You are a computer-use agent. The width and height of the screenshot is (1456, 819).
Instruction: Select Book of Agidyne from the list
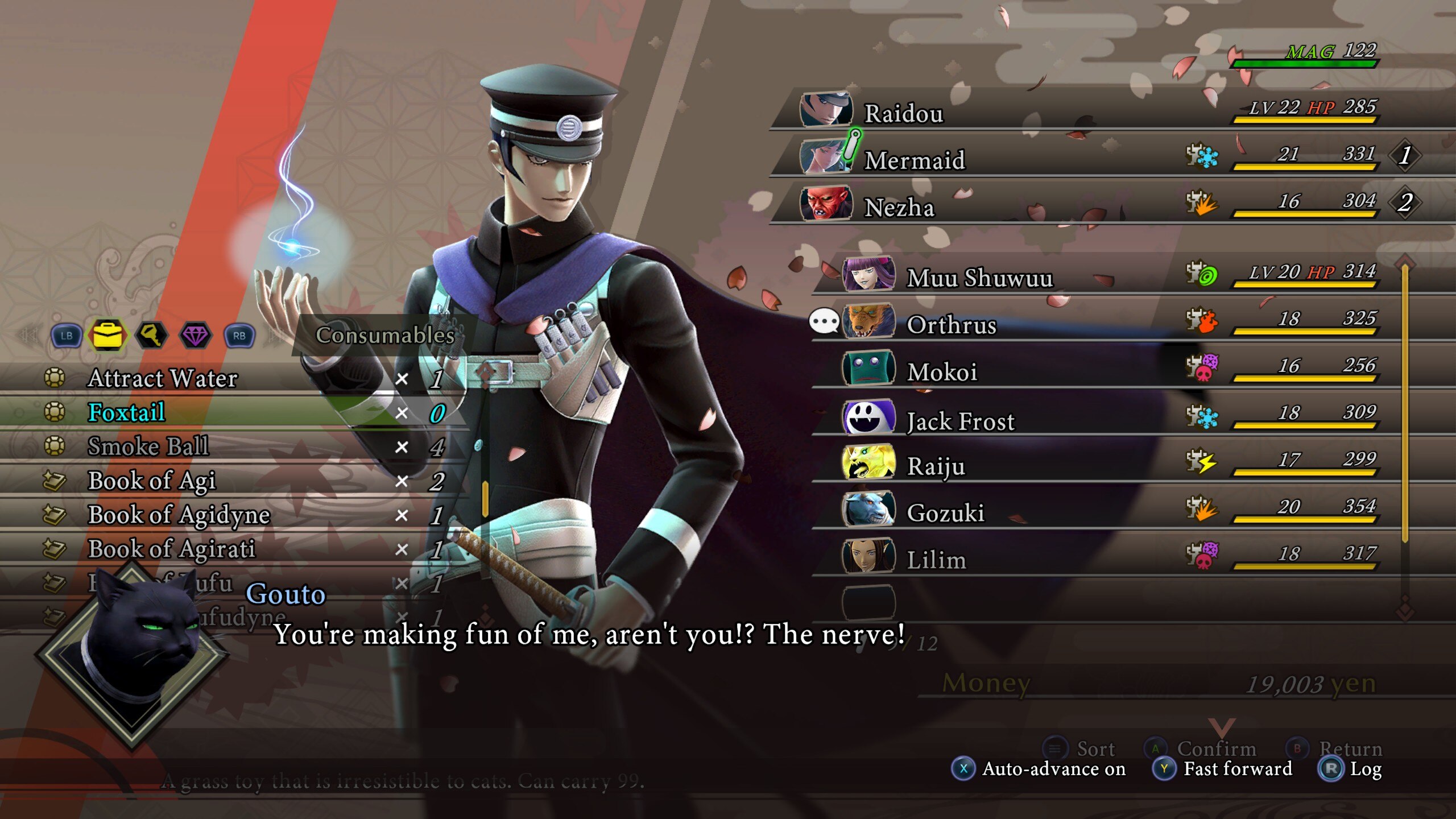point(179,515)
